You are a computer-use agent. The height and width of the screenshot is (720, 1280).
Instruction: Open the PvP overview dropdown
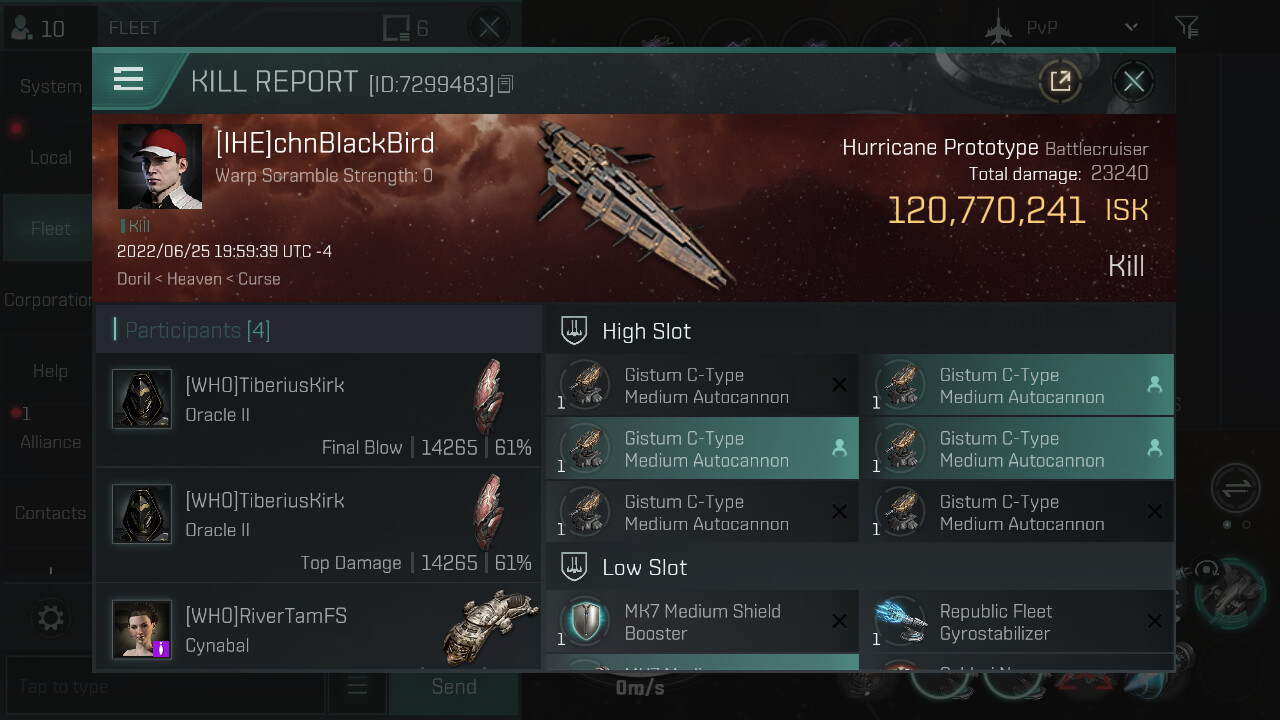pos(1130,28)
